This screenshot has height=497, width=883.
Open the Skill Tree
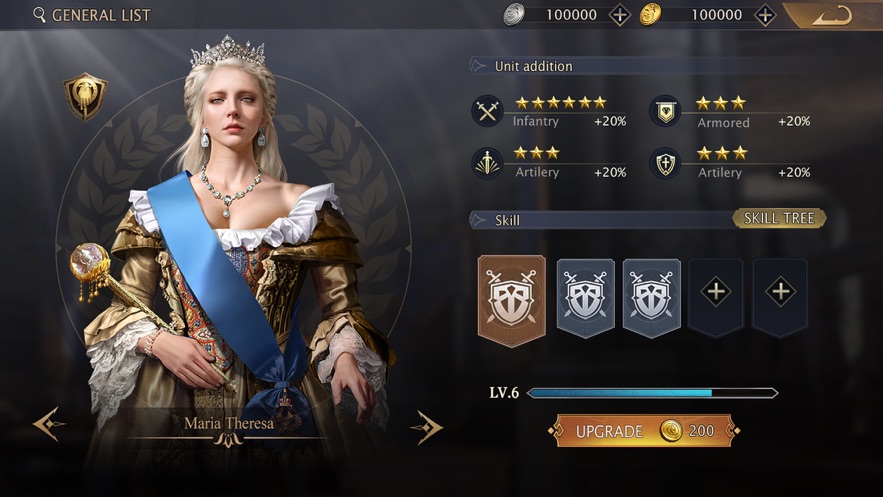[x=780, y=218]
